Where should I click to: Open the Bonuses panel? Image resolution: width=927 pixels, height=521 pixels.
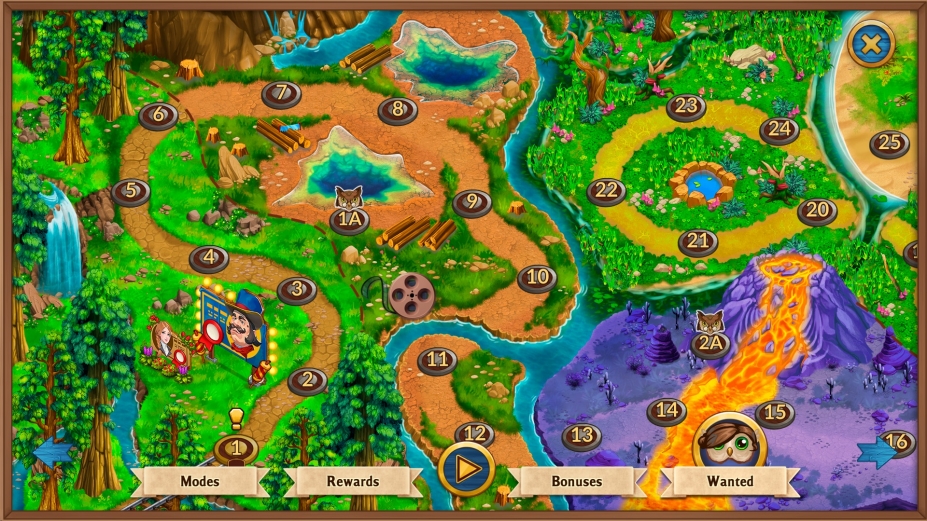point(577,481)
